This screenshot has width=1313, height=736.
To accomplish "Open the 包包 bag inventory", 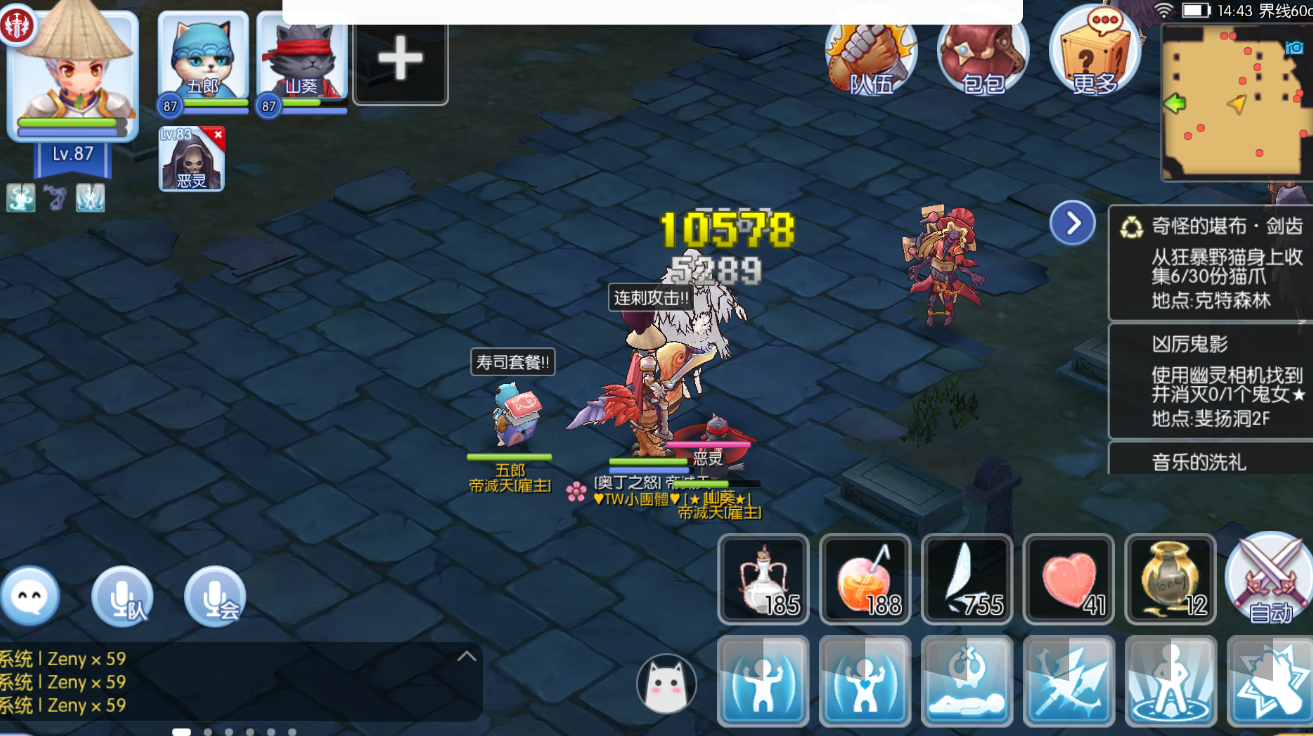I will [x=983, y=52].
